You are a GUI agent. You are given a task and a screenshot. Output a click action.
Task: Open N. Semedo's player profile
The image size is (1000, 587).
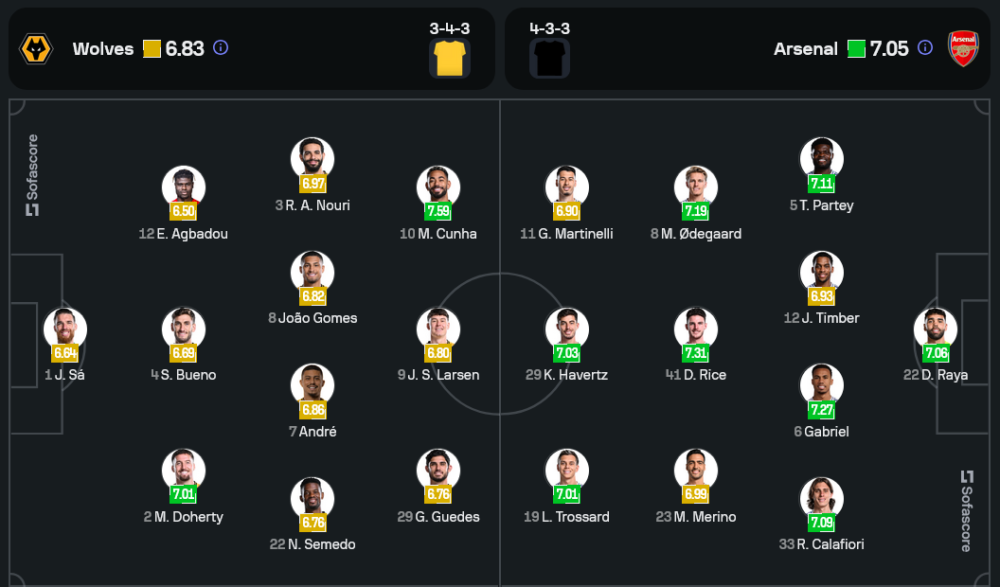point(312,499)
